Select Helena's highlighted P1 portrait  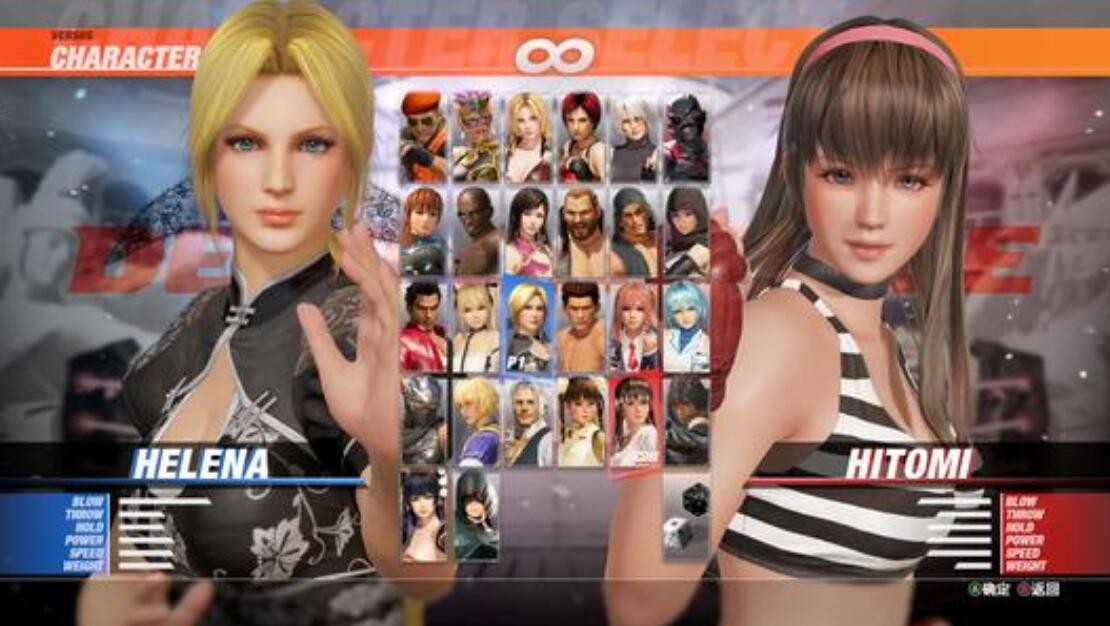[528, 326]
